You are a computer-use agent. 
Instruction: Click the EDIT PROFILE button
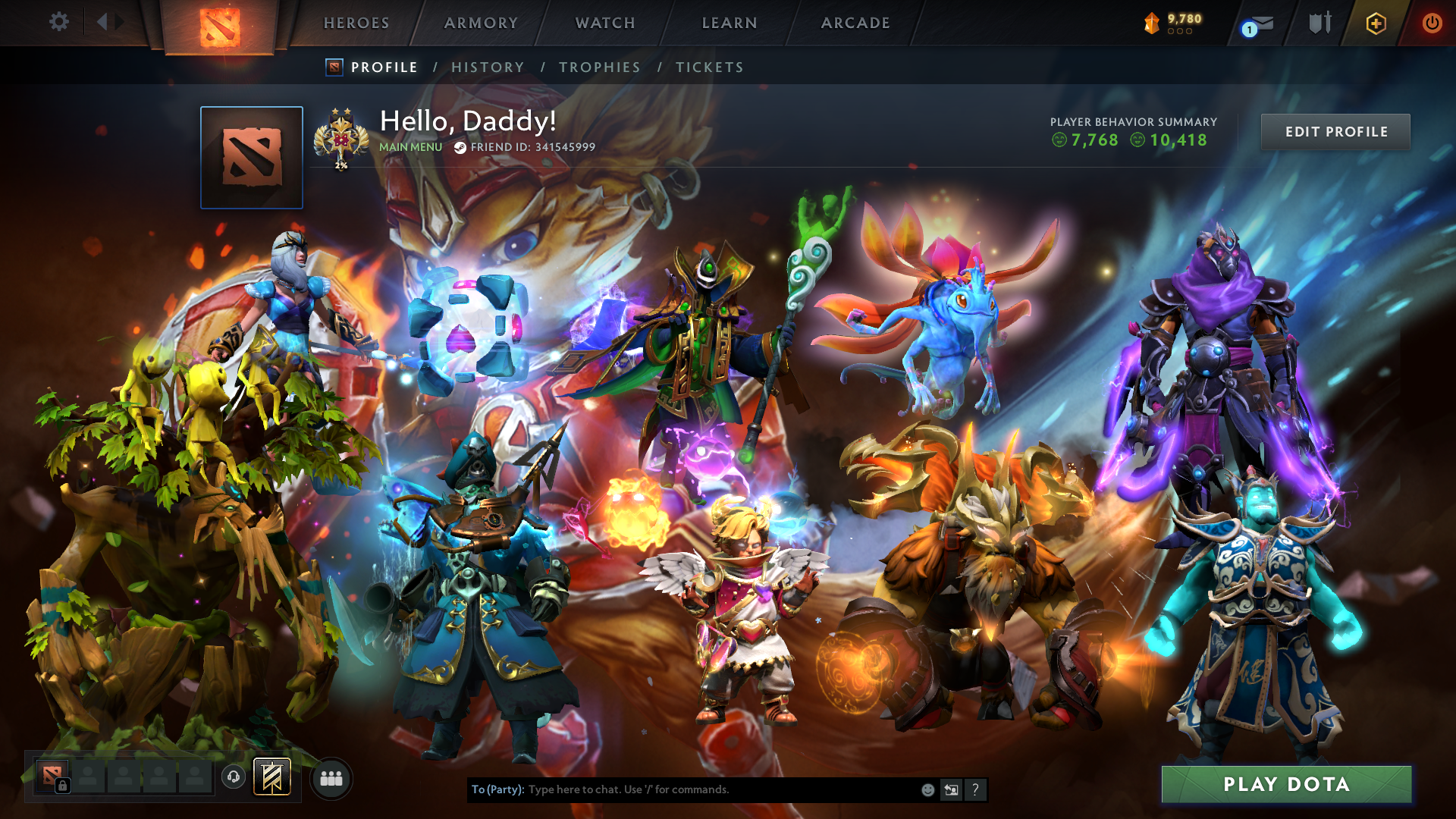click(x=1335, y=131)
